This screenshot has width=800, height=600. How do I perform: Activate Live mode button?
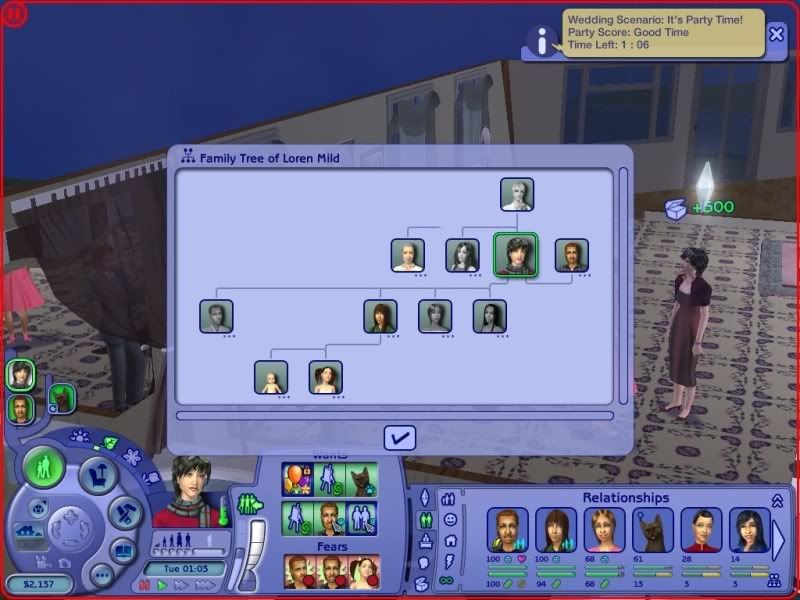pos(43,467)
